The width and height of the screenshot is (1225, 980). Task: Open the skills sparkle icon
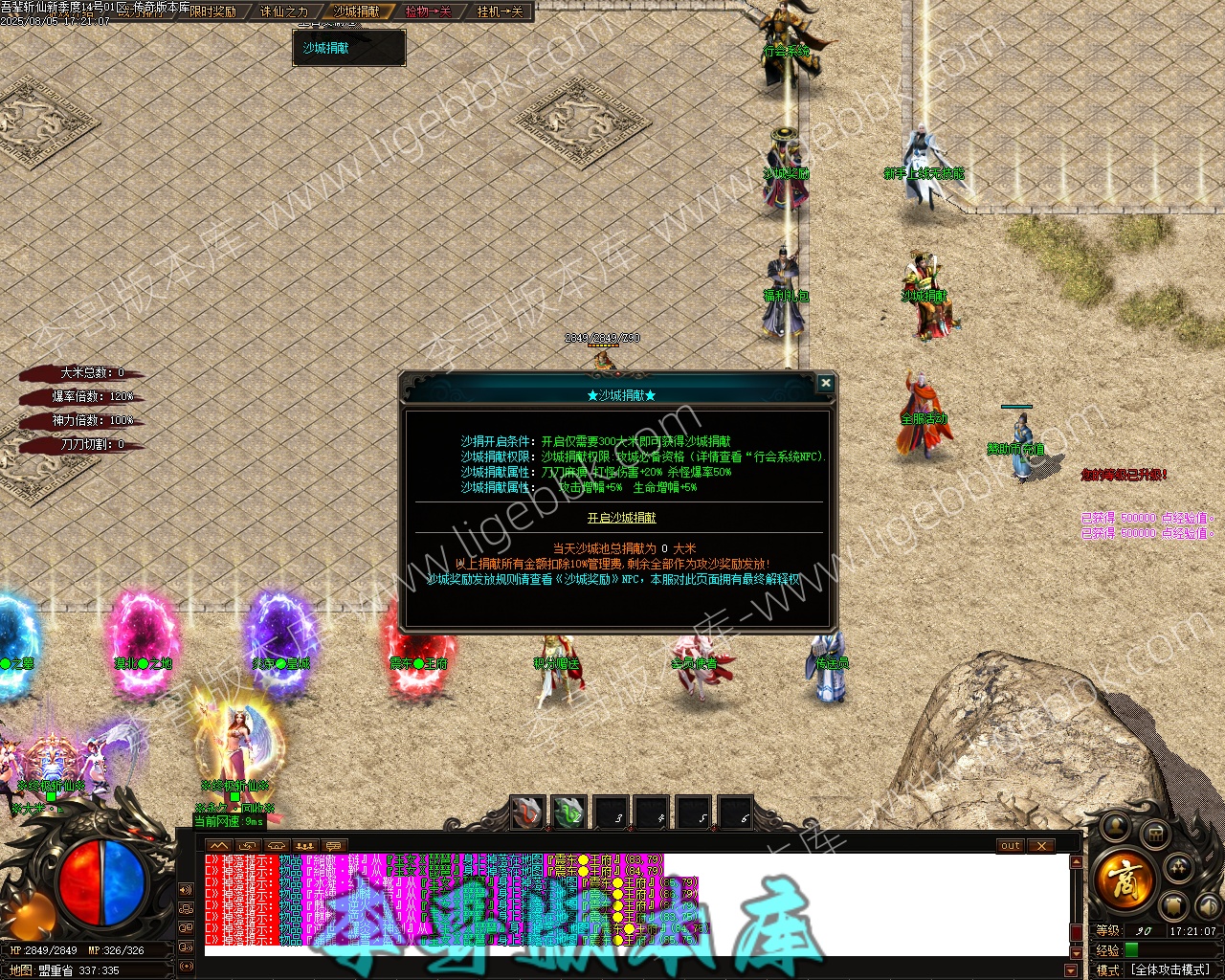[x=1179, y=868]
